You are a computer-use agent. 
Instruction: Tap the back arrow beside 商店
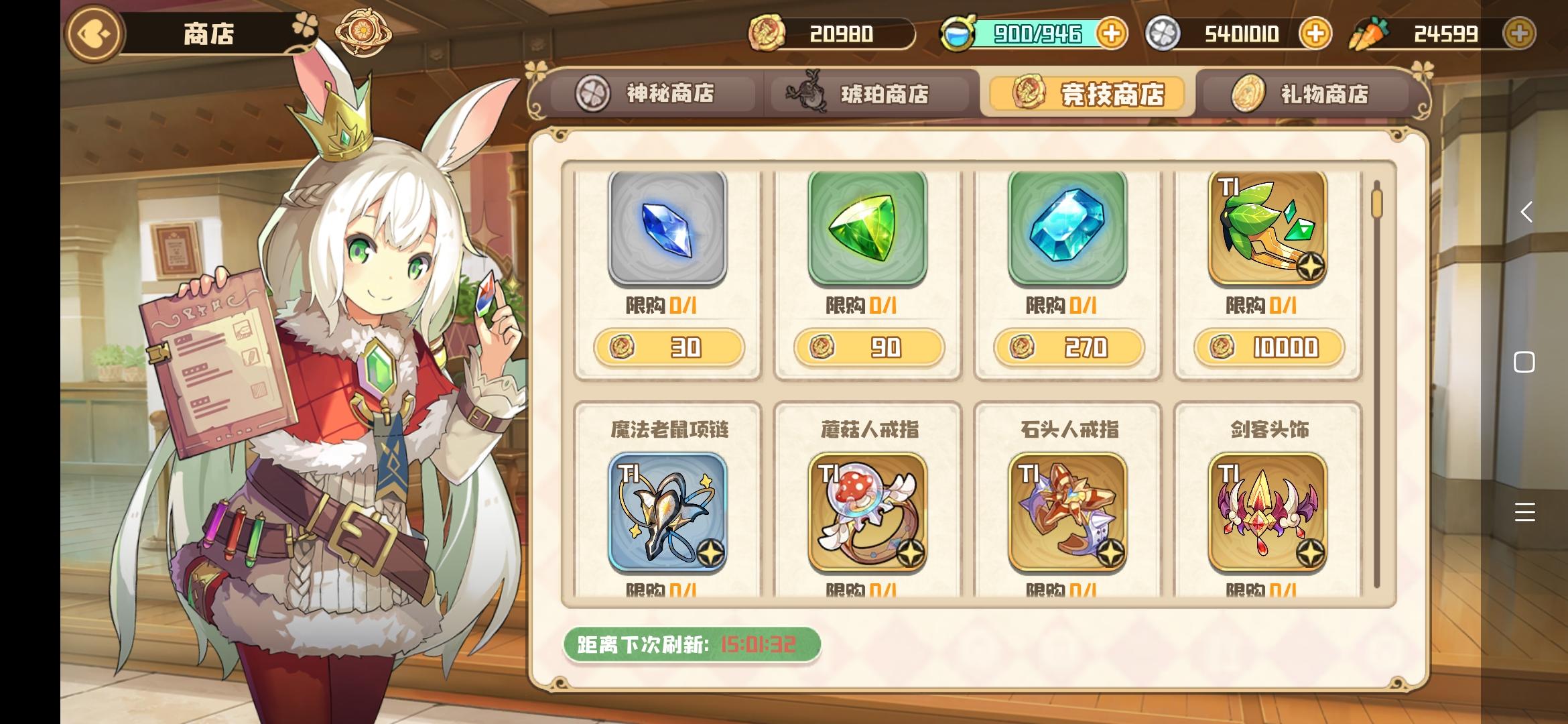point(92,32)
